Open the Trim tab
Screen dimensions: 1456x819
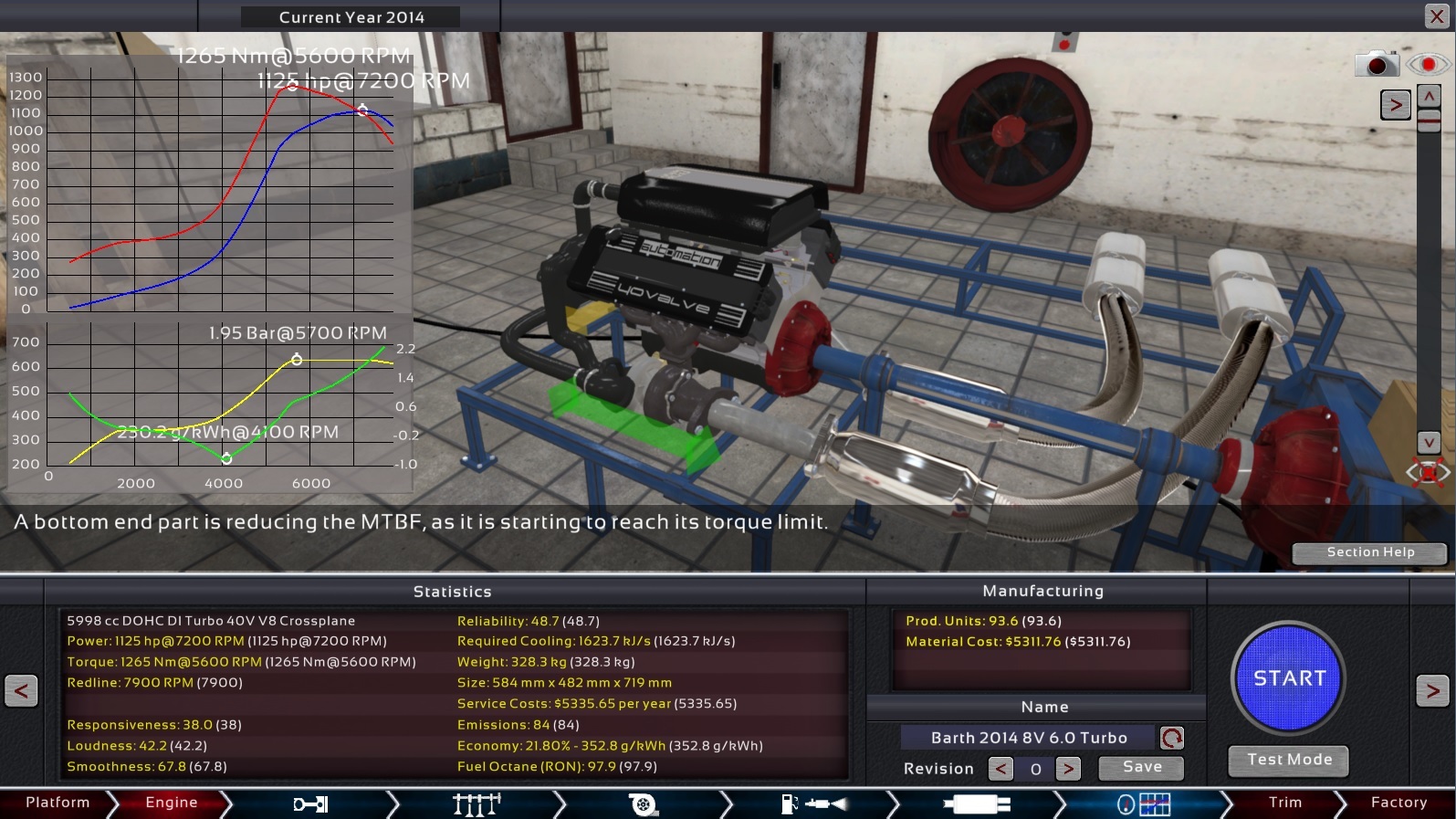pyautogui.click(x=1284, y=803)
